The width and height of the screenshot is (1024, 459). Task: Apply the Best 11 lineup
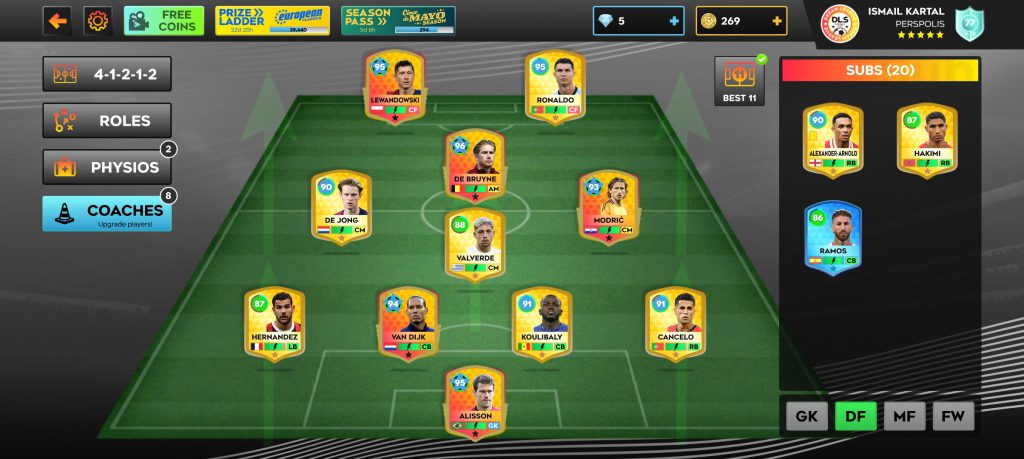coord(738,81)
